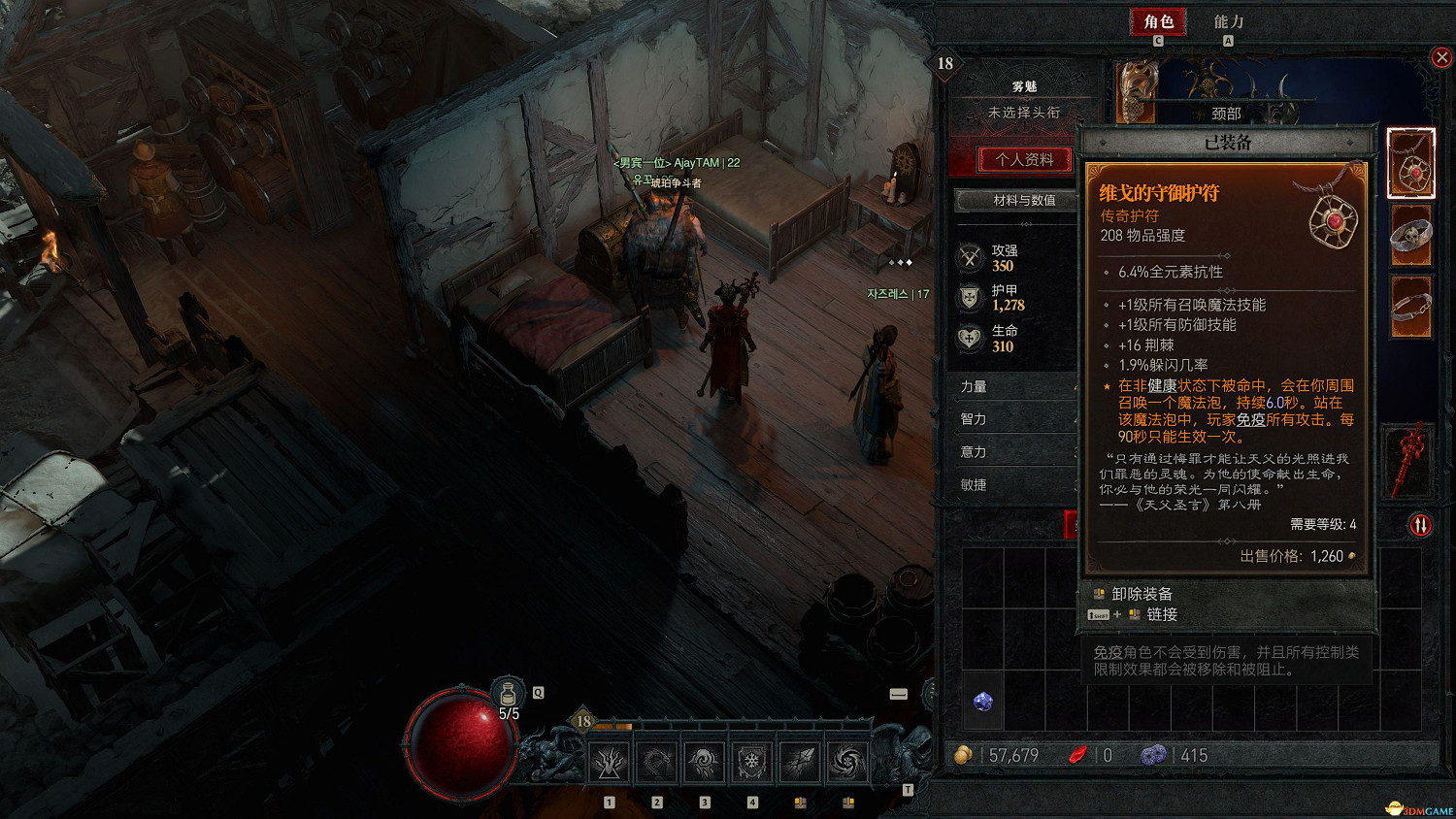Click the helmet equipment slot
This screenshot has height=819, width=1456.
point(1136,92)
